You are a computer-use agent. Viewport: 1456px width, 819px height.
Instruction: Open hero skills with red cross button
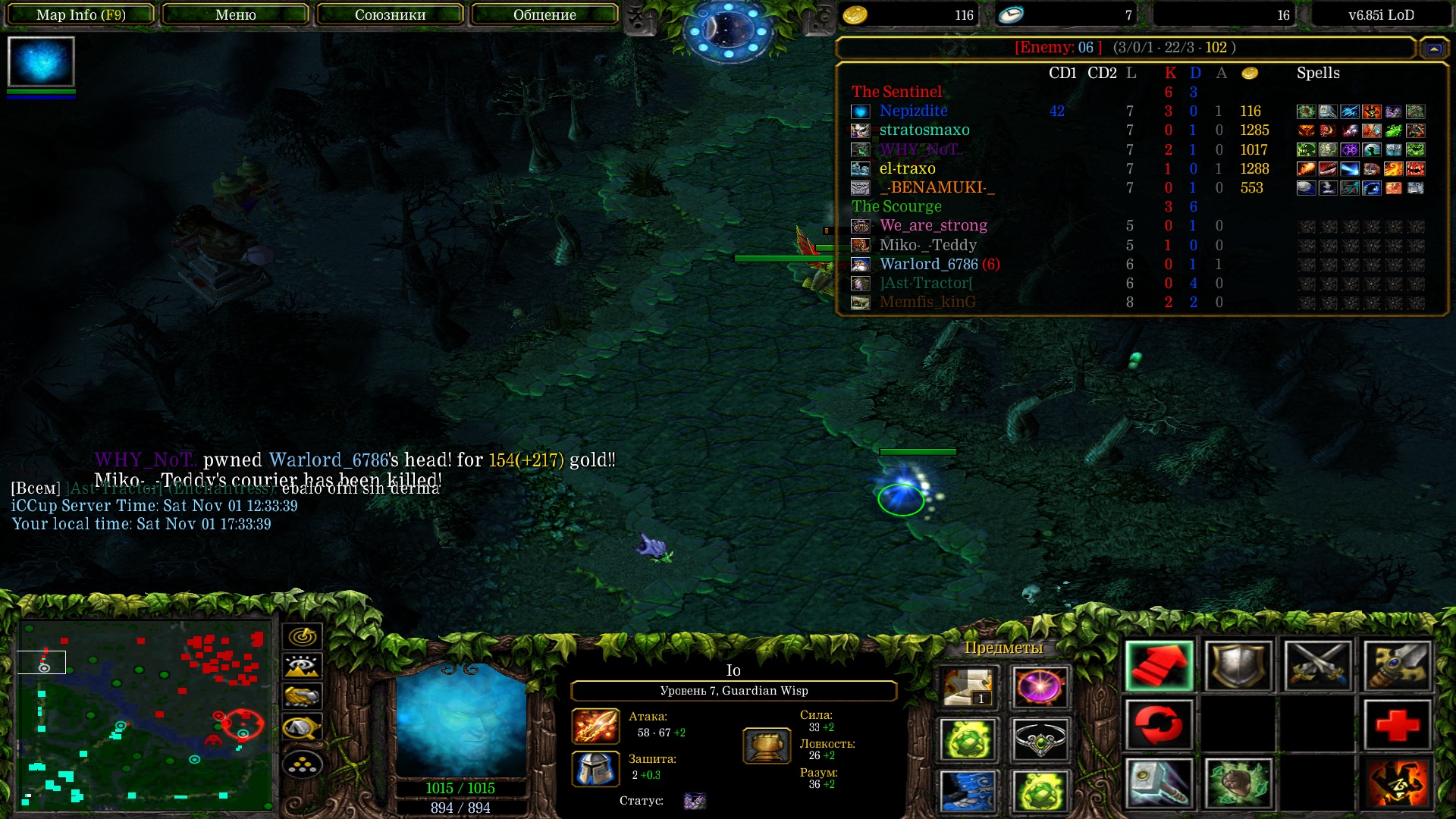coord(1397,725)
